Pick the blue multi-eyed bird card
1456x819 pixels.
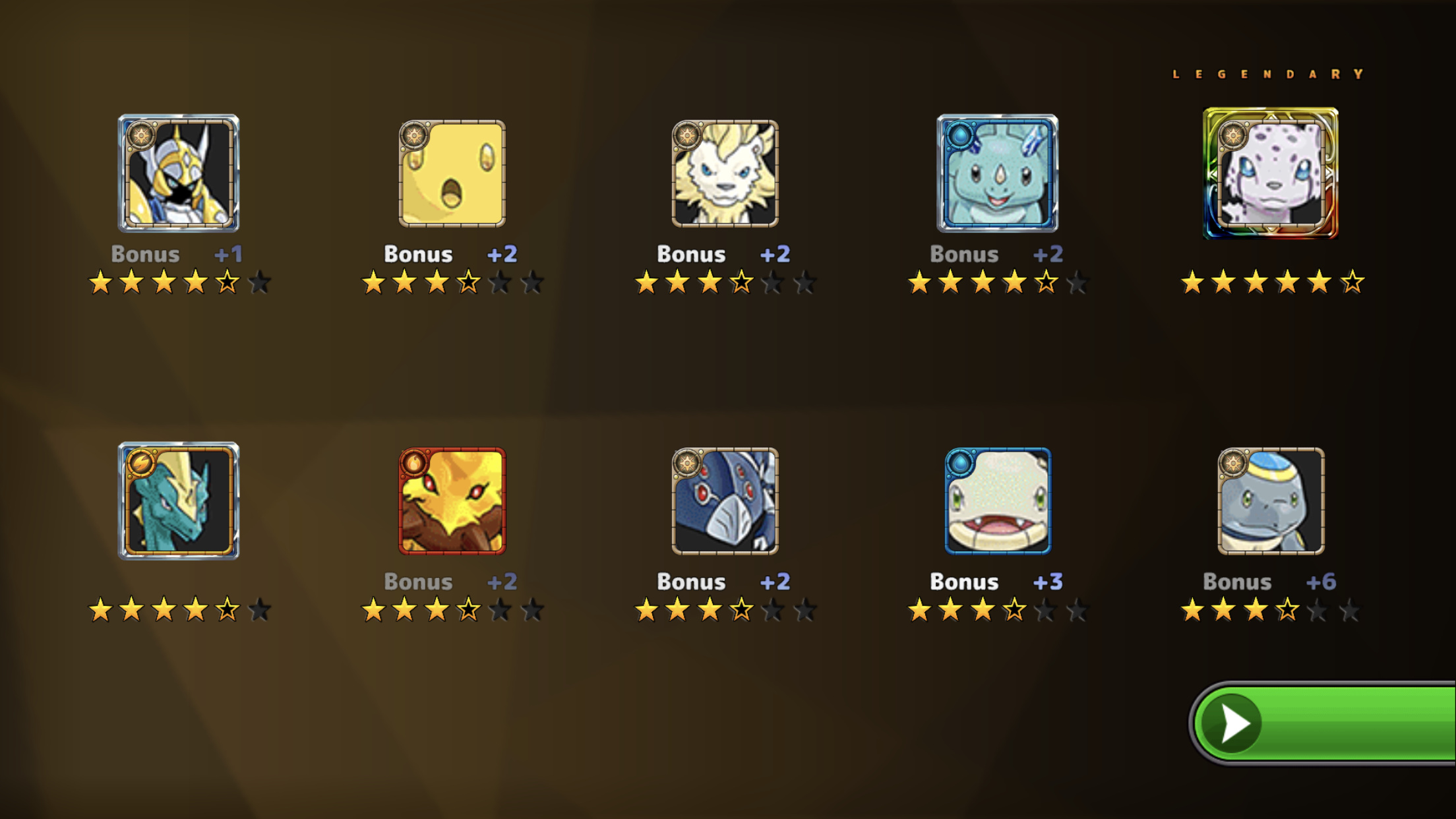coord(725,501)
